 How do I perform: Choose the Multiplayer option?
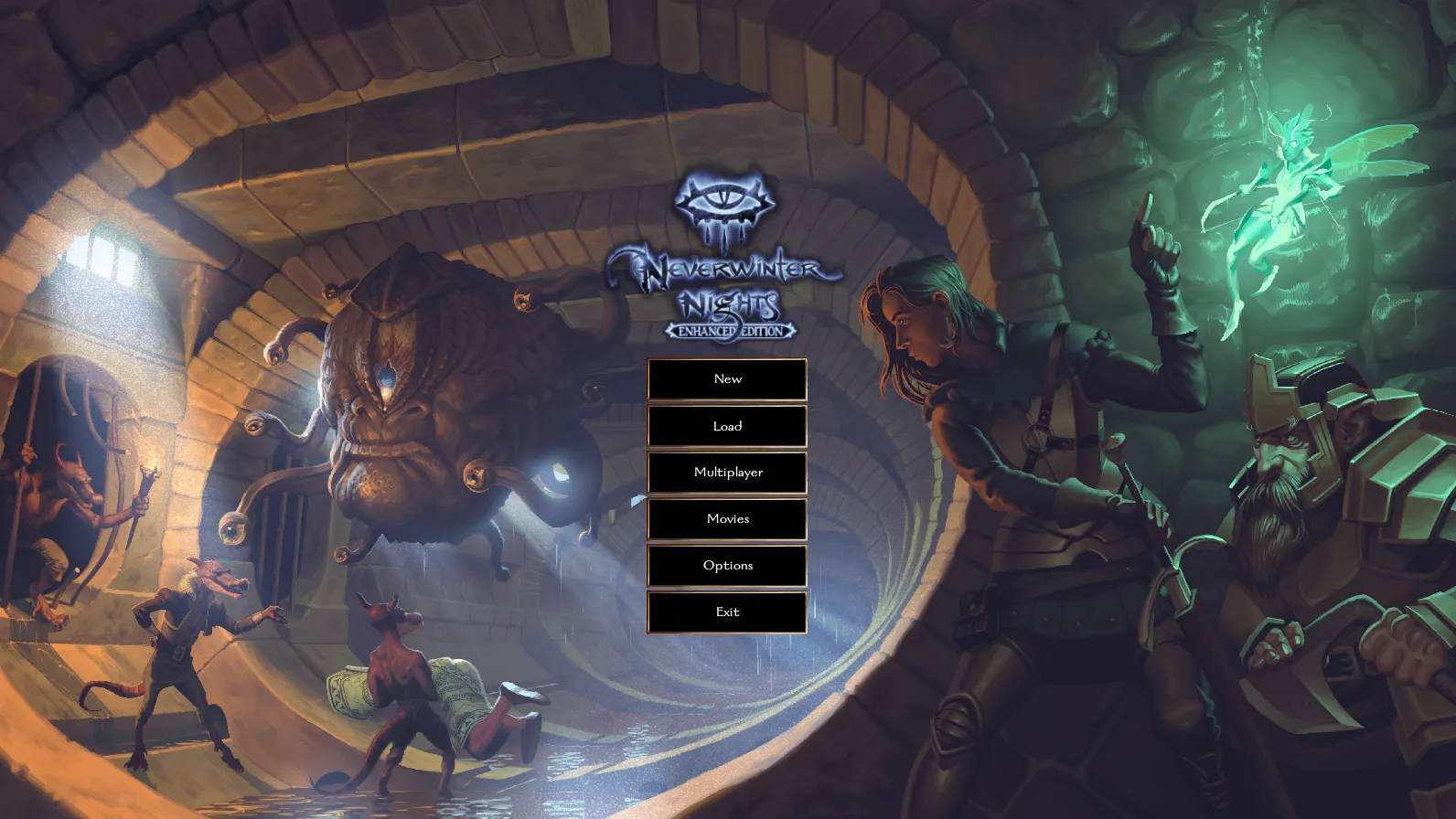click(727, 473)
